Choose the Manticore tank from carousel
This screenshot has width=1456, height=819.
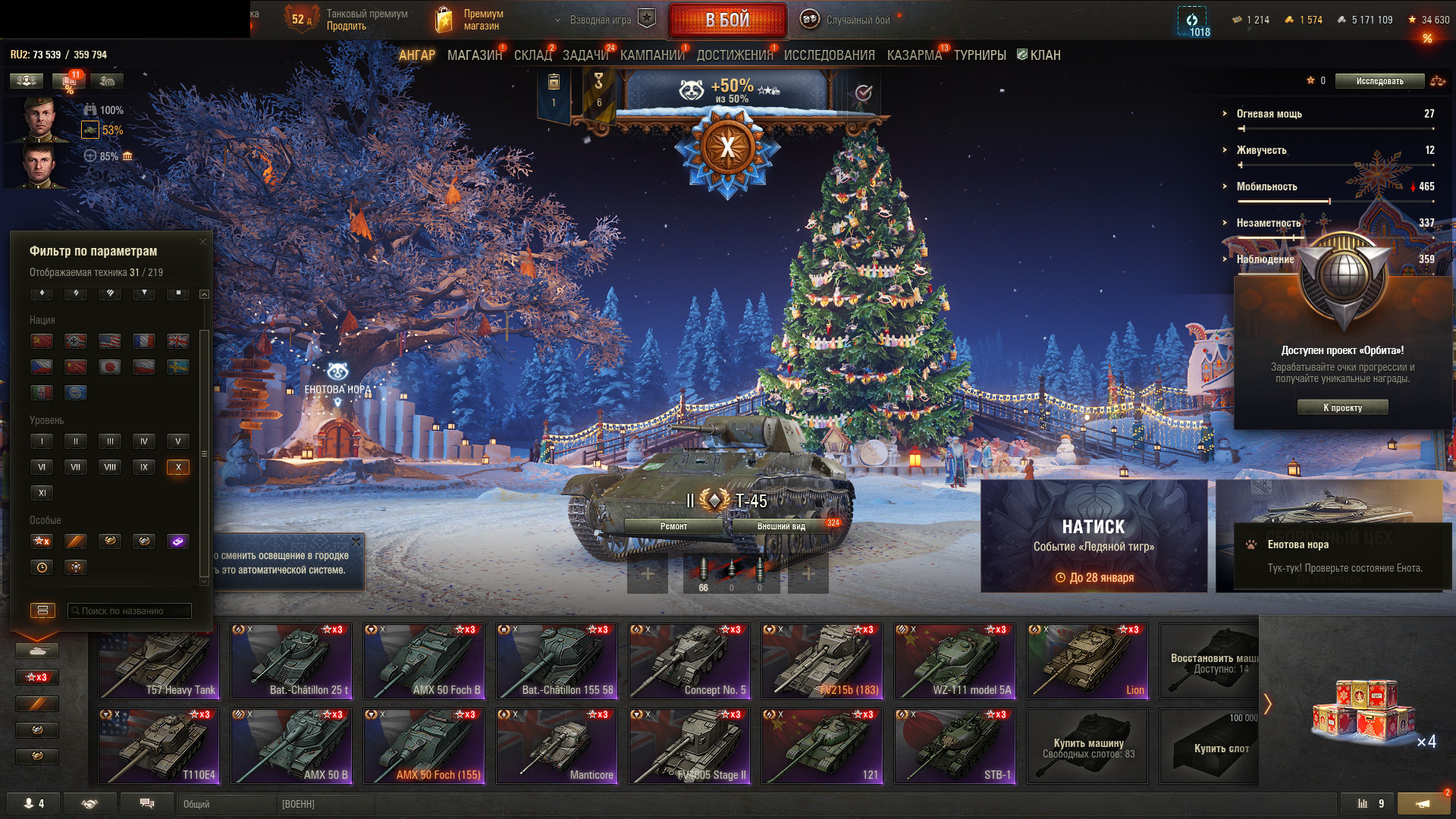557,745
